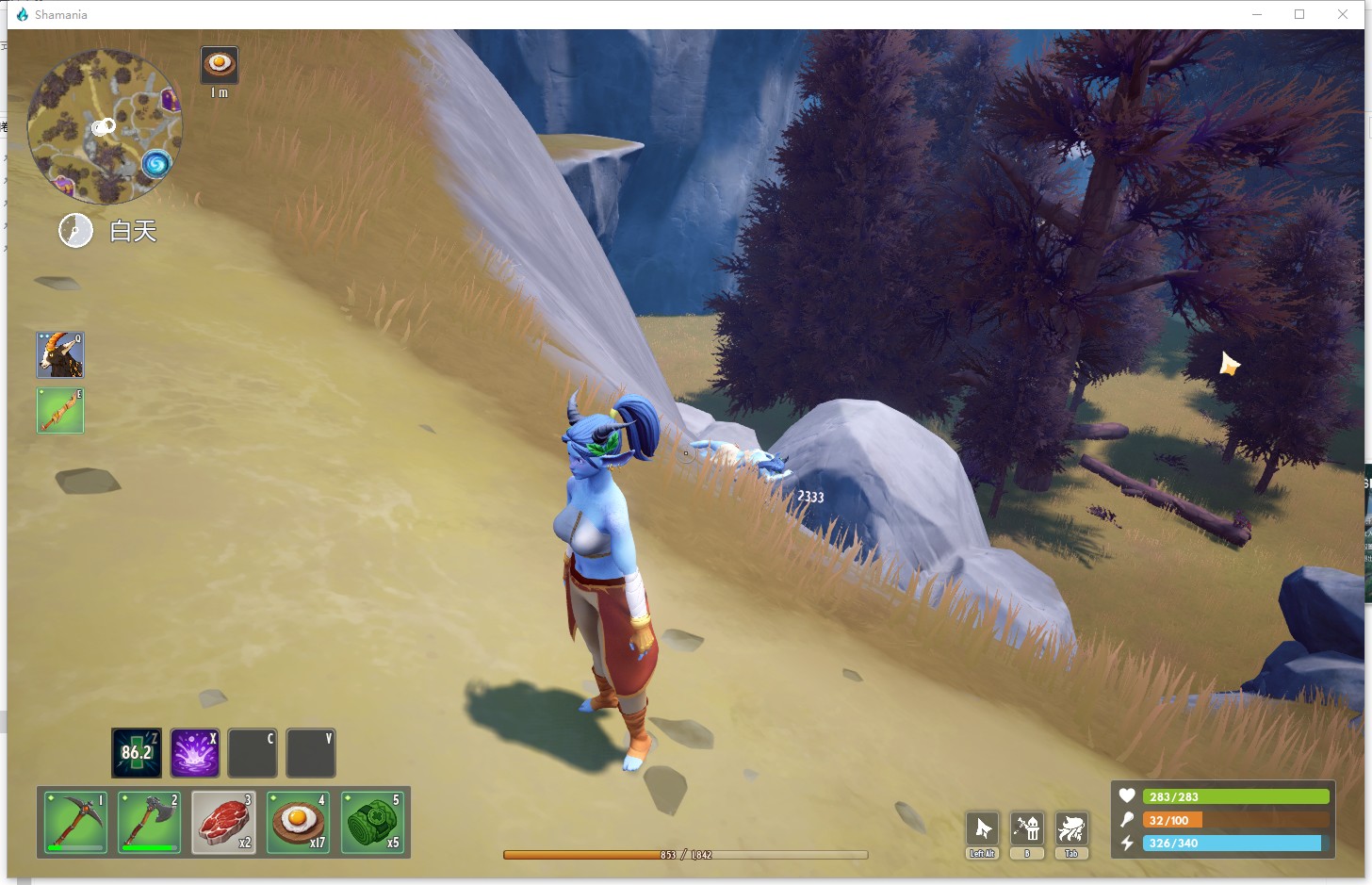Open the build mode button
Image resolution: width=1372 pixels, height=885 pixels.
(x=1027, y=829)
